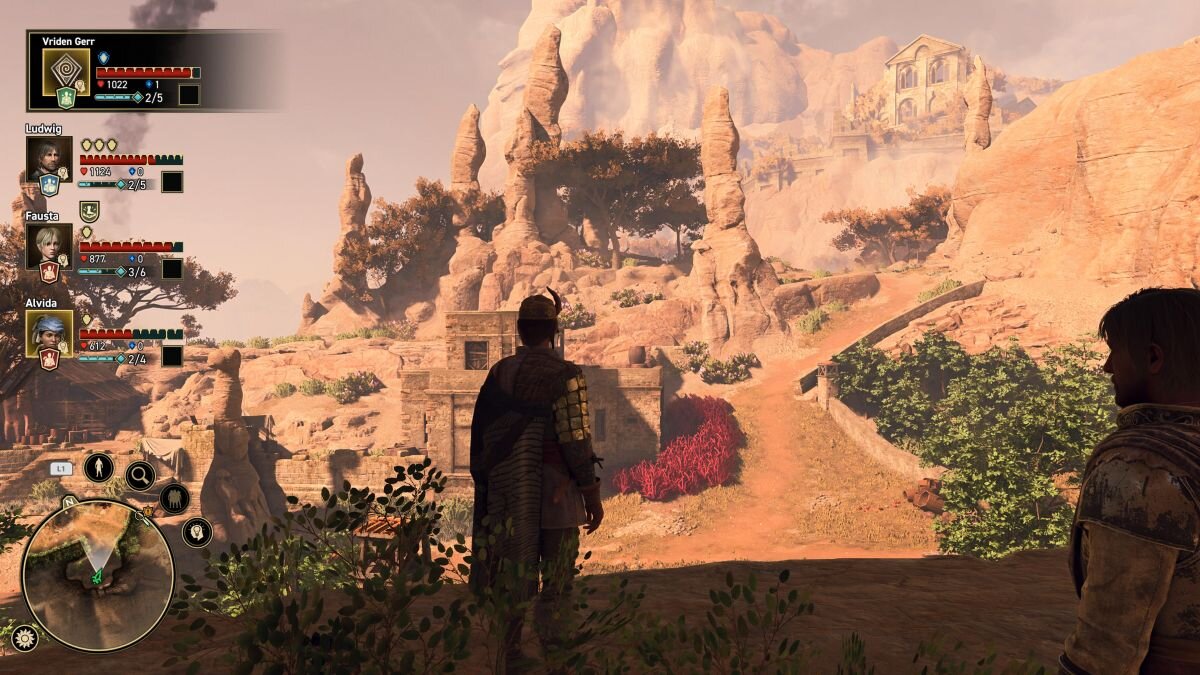Image resolution: width=1200 pixels, height=675 pixels.
Task: Click the green boot status icon above Fausta
Action: pos(89,210)
